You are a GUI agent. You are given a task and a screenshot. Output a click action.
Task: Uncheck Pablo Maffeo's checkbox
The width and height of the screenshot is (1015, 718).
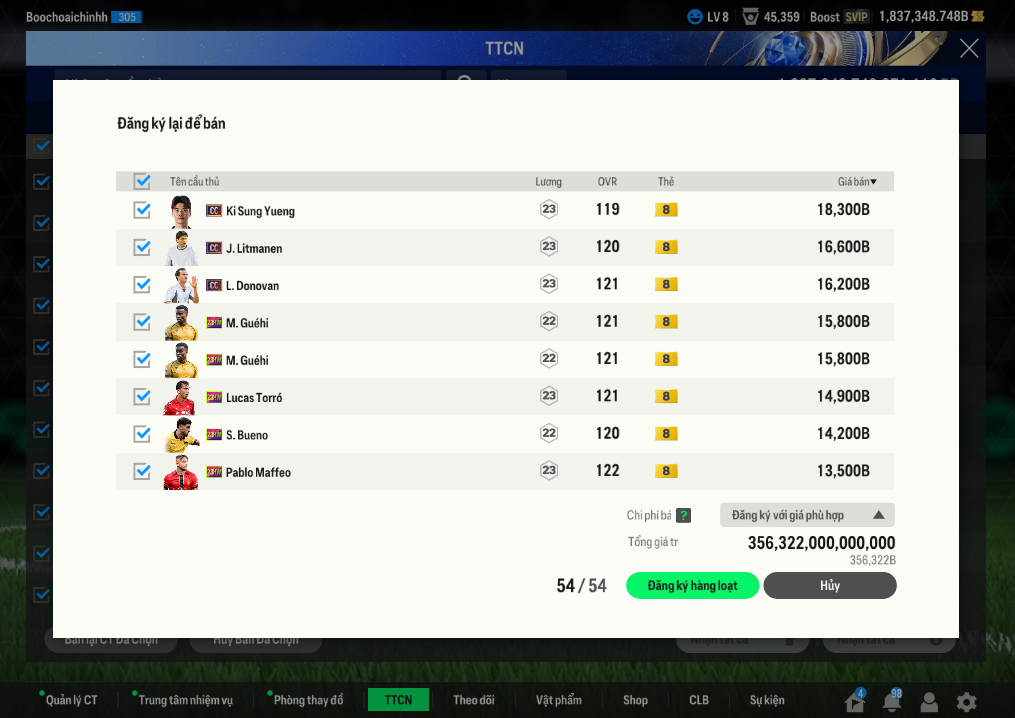pos(142,472)
